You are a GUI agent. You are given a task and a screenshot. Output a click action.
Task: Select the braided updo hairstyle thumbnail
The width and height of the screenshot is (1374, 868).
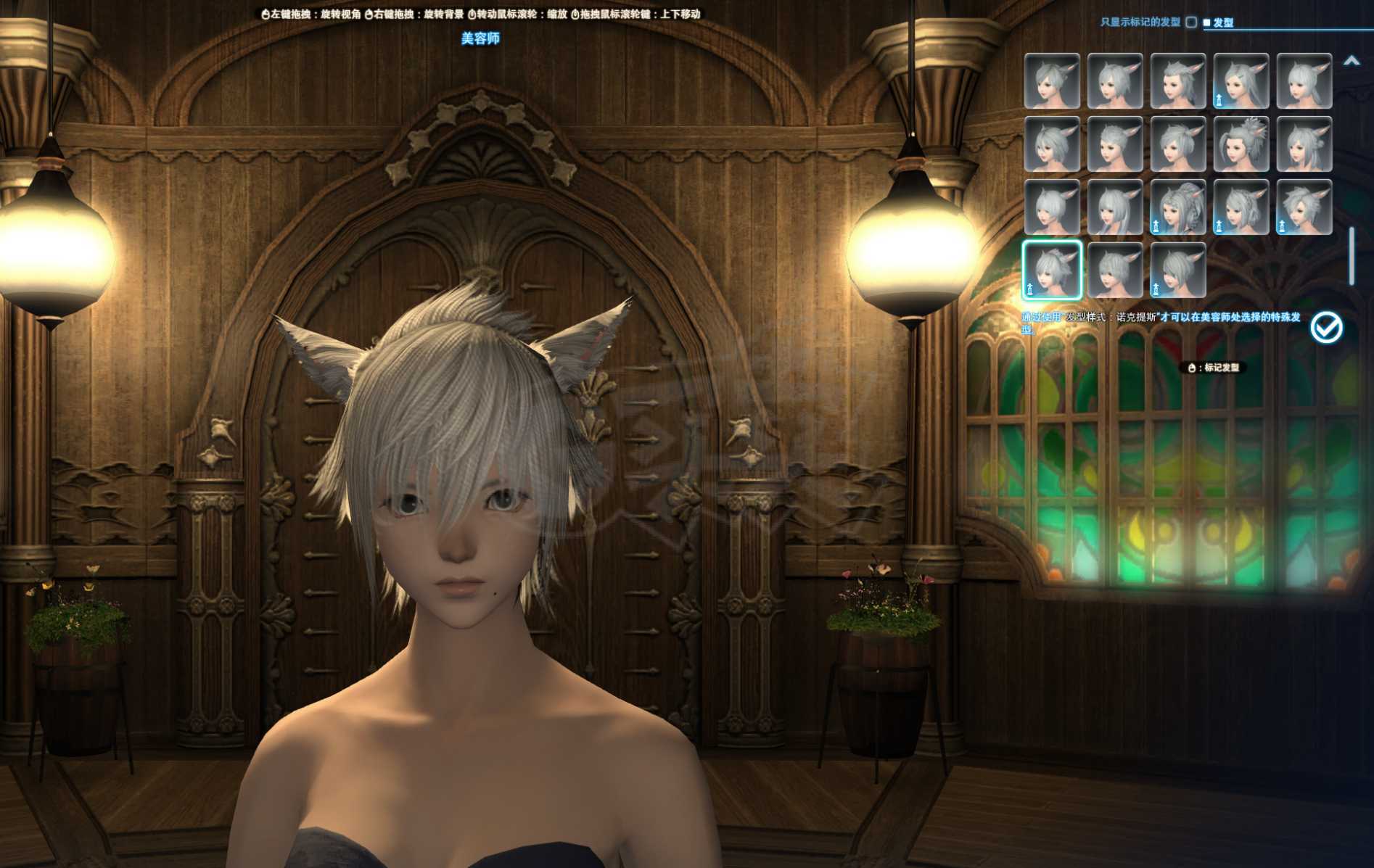point(1178,207)
